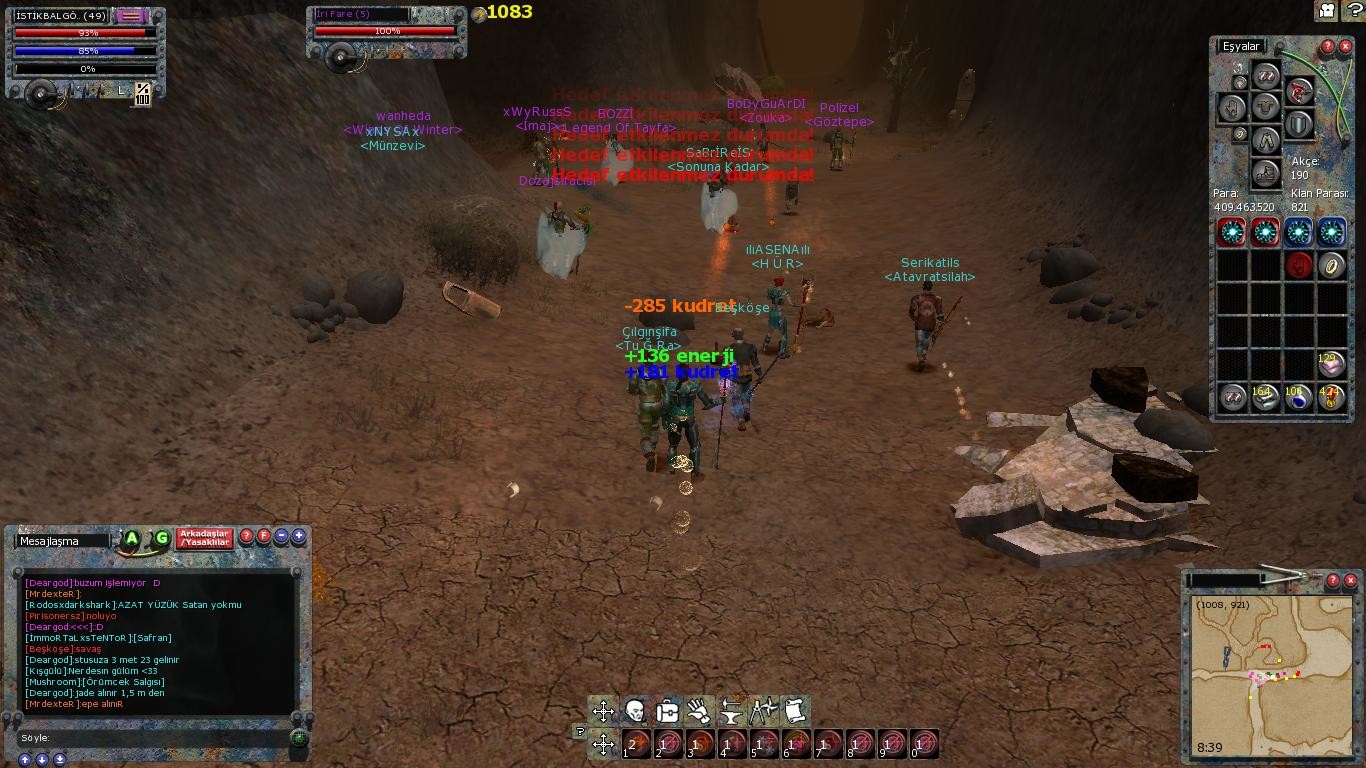This screenshot has height=768, width=1366.
Task: Open the briefcase bag icon in toolbar
Action: pos(667,711)
